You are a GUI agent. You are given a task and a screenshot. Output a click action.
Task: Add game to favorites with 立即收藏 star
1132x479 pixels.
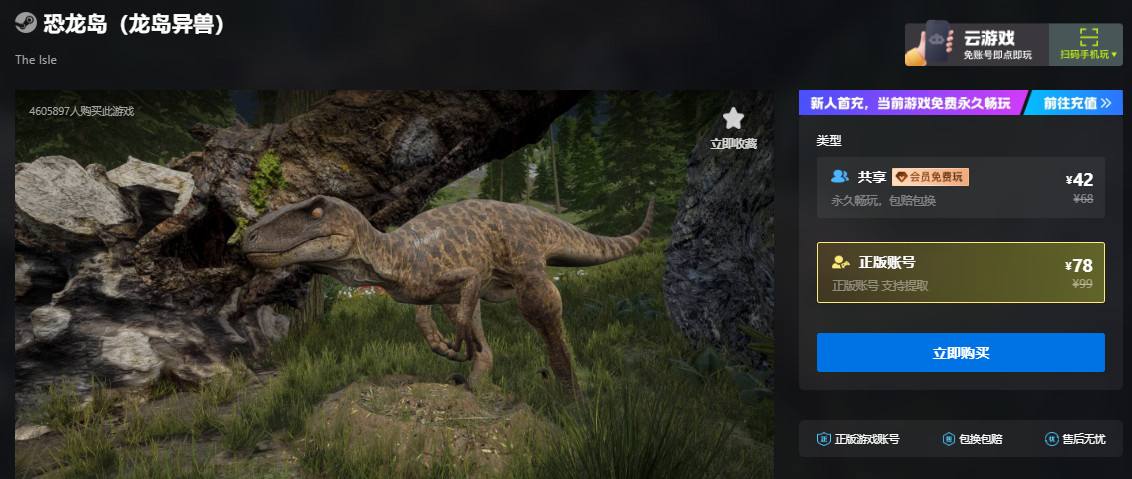coord(733,128)
